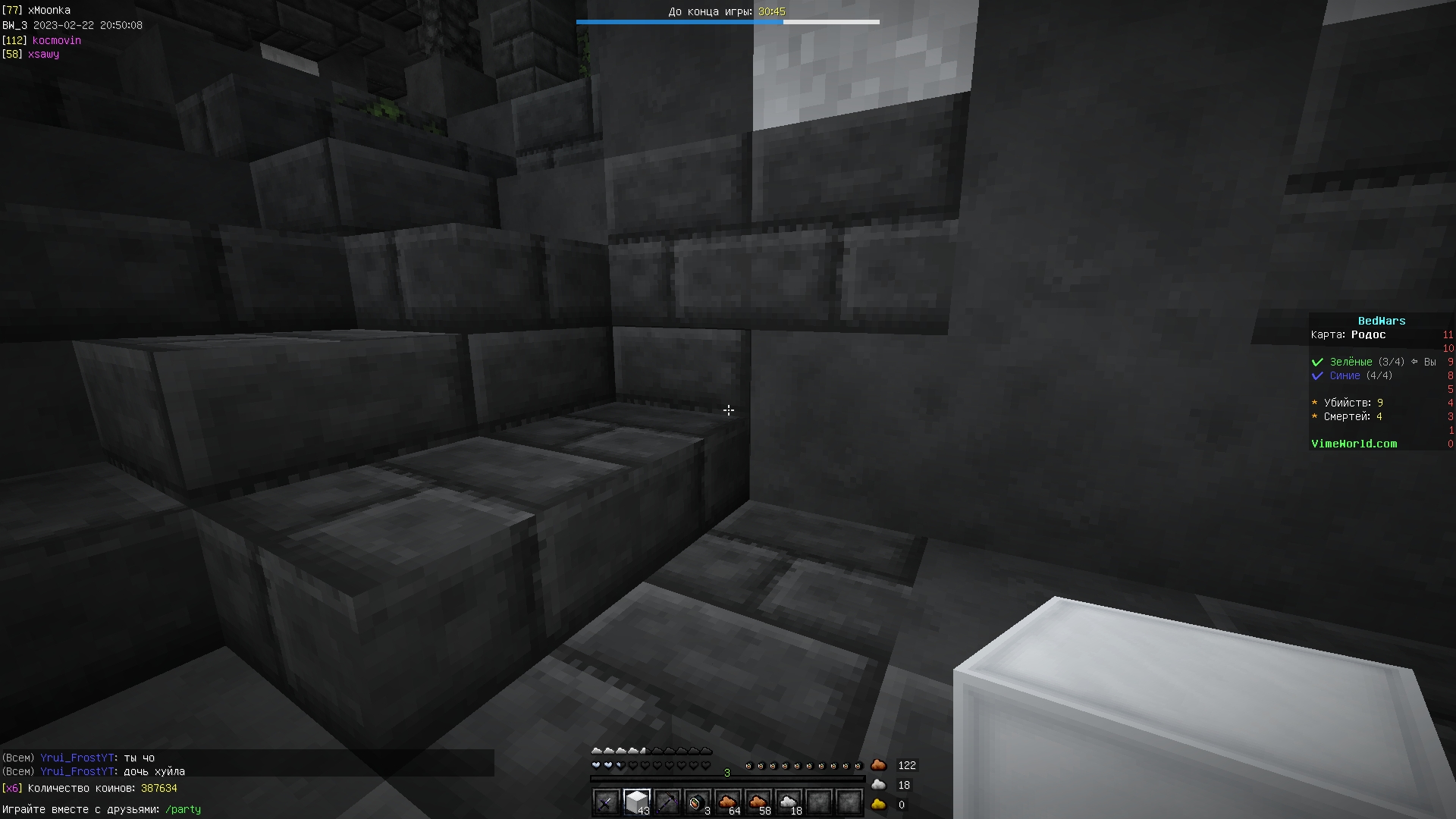Click the BedWars scoreboard title
The image size is (1456, 819).
coord(1382,321)
